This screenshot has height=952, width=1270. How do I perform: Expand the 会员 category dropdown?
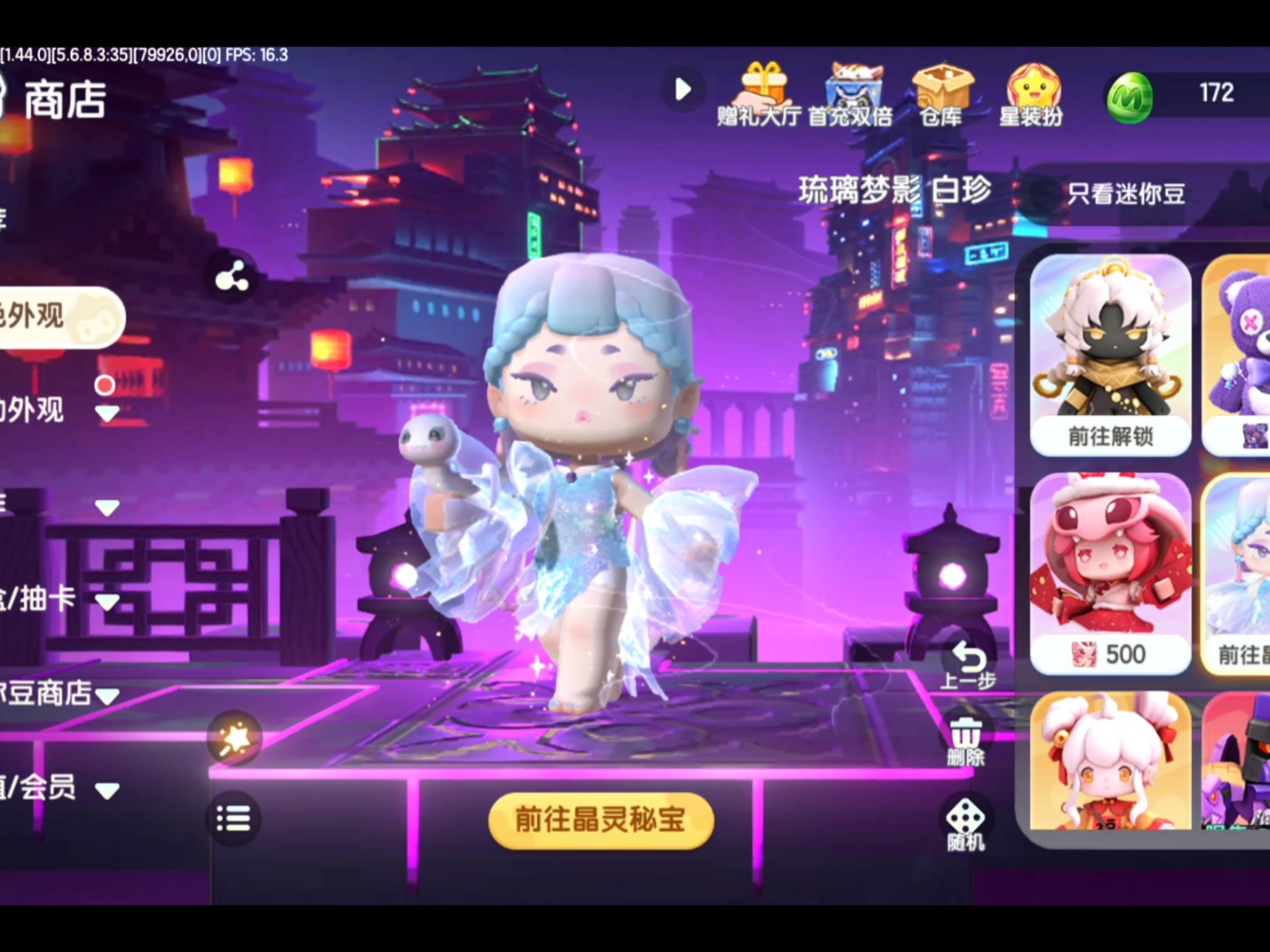click(106, 789)
